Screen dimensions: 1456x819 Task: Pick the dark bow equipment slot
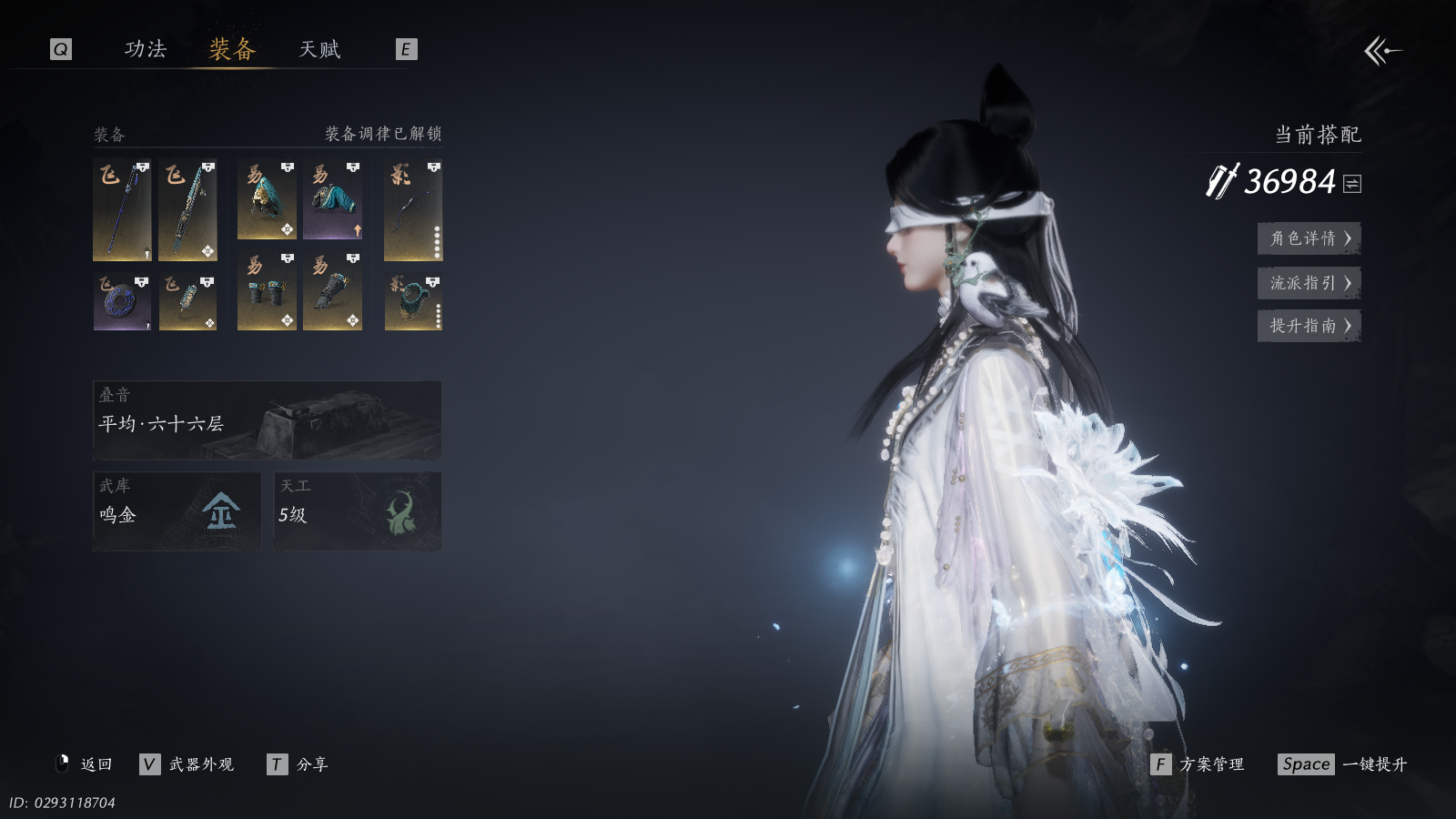click(x=413, y=210)
